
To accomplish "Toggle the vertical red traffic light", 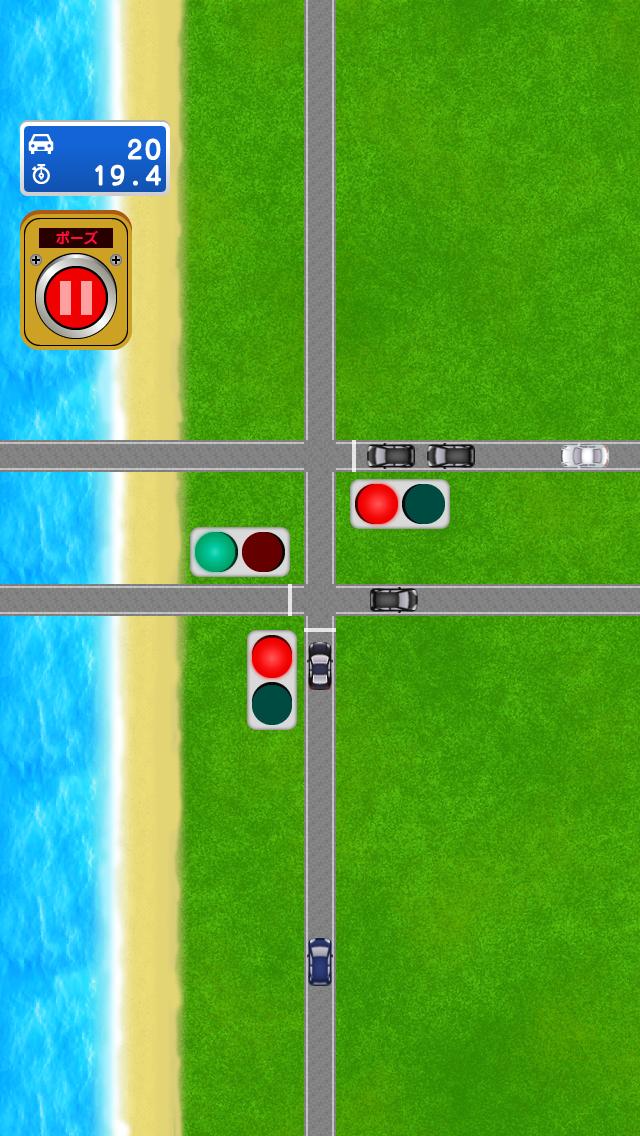I will 272,680.
